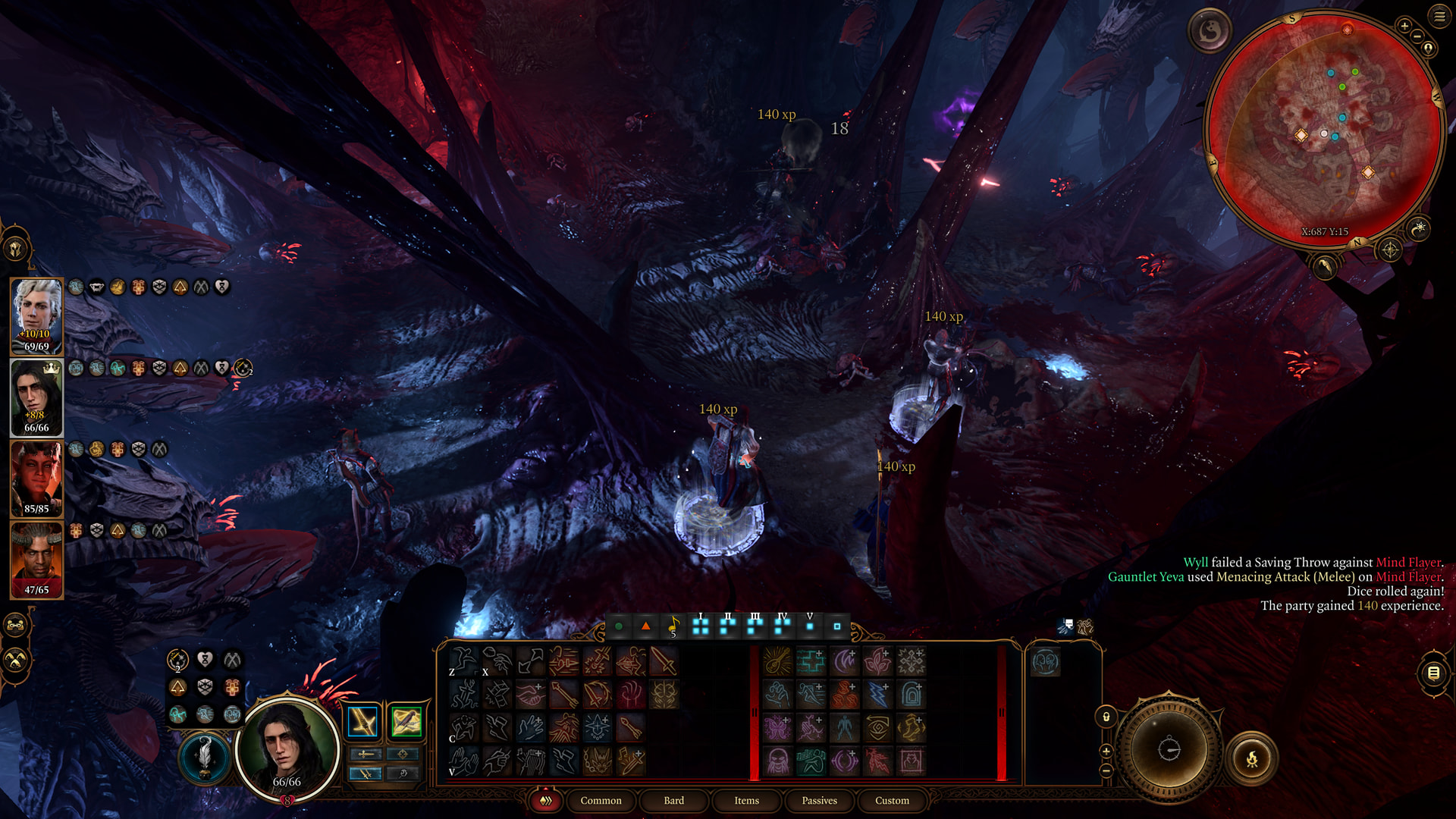
Task: Switch to the Common hotbar tab
Action: tap(601, 801)
